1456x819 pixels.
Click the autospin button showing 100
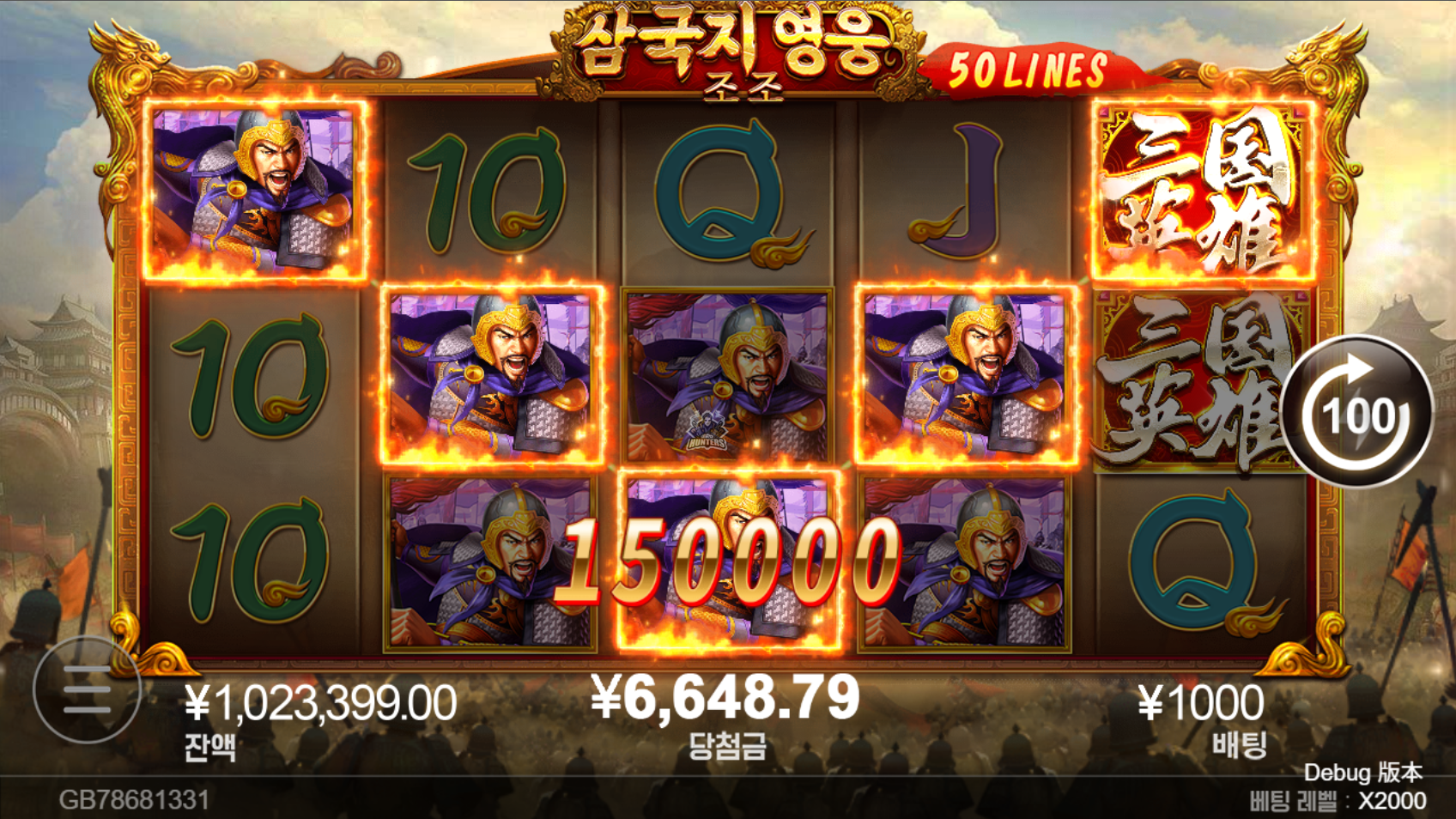pyautogui.click(x=1356, y=414)
